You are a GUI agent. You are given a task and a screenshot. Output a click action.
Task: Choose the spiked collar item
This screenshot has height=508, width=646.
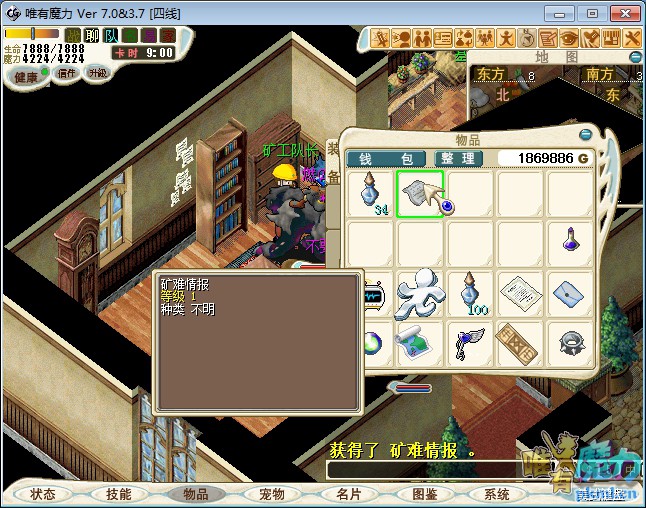(571, 342)
